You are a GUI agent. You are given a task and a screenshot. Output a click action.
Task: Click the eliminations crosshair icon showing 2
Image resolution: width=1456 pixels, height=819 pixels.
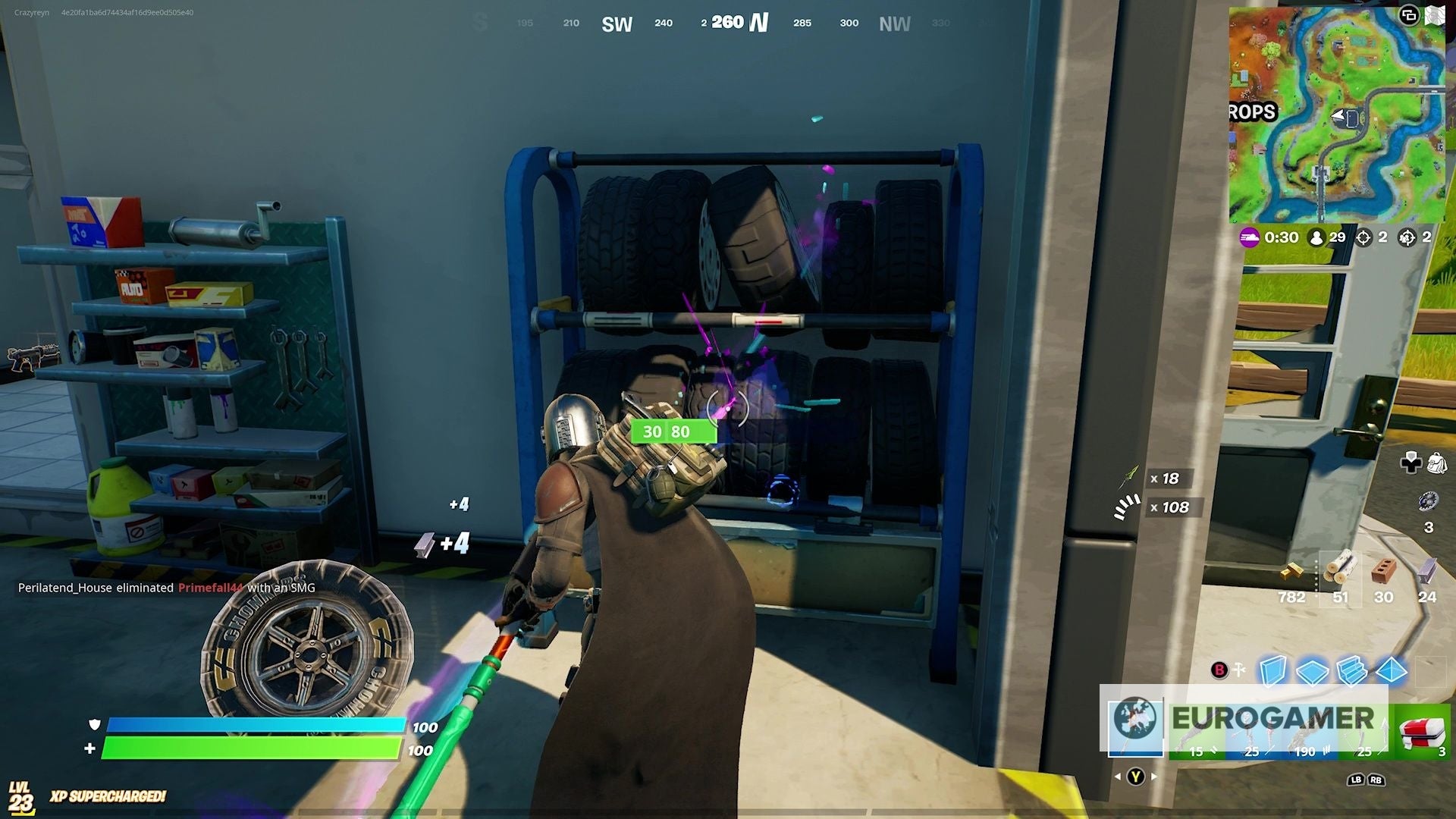1363,237
